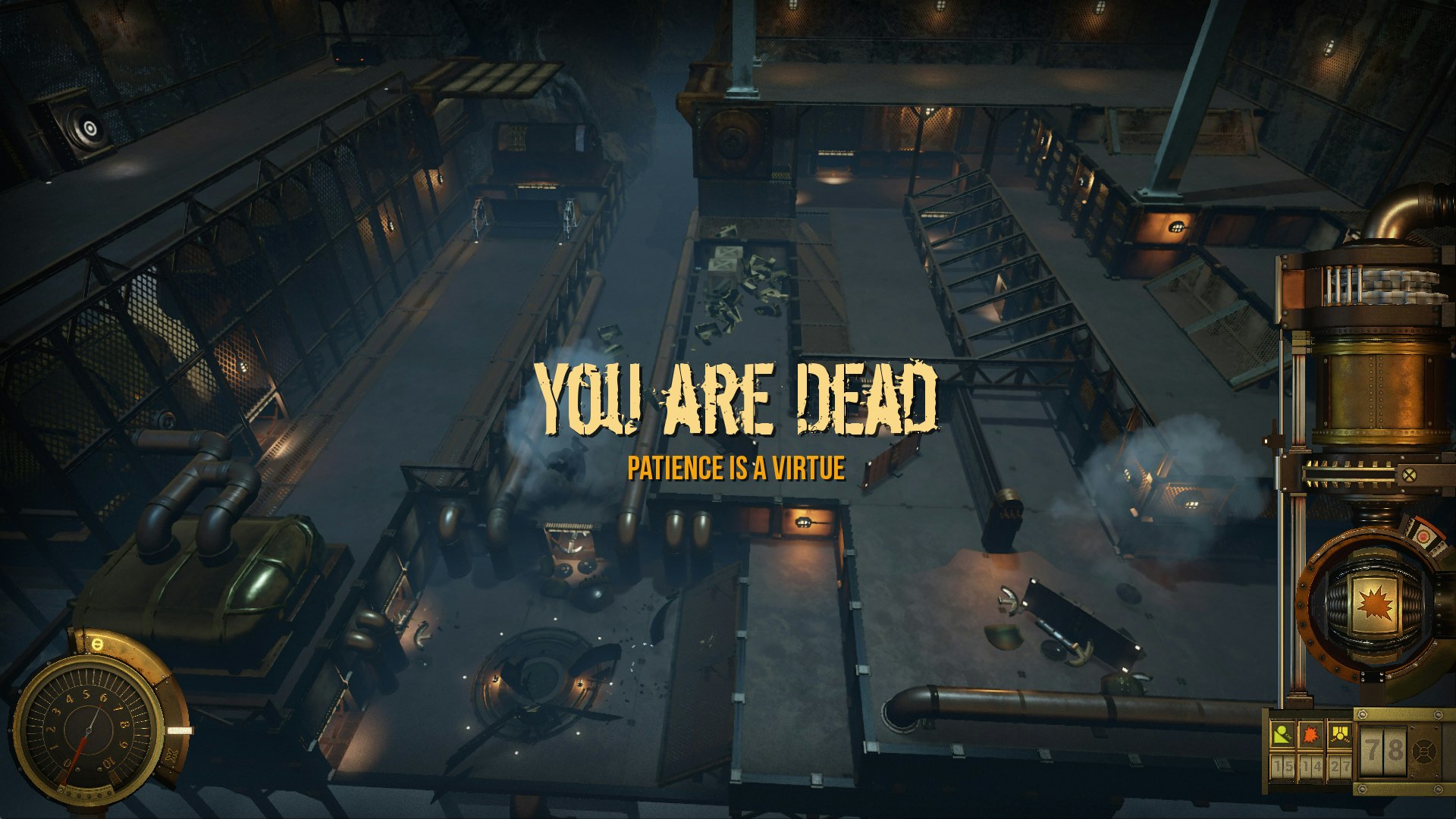Select the green soldier ammo icon

[x=1284, y=735]
